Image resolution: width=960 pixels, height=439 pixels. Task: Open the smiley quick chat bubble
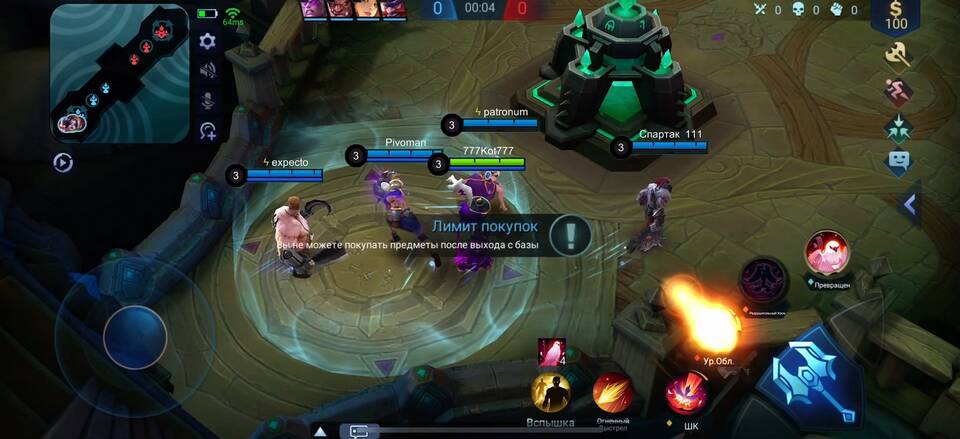(898, 162)
